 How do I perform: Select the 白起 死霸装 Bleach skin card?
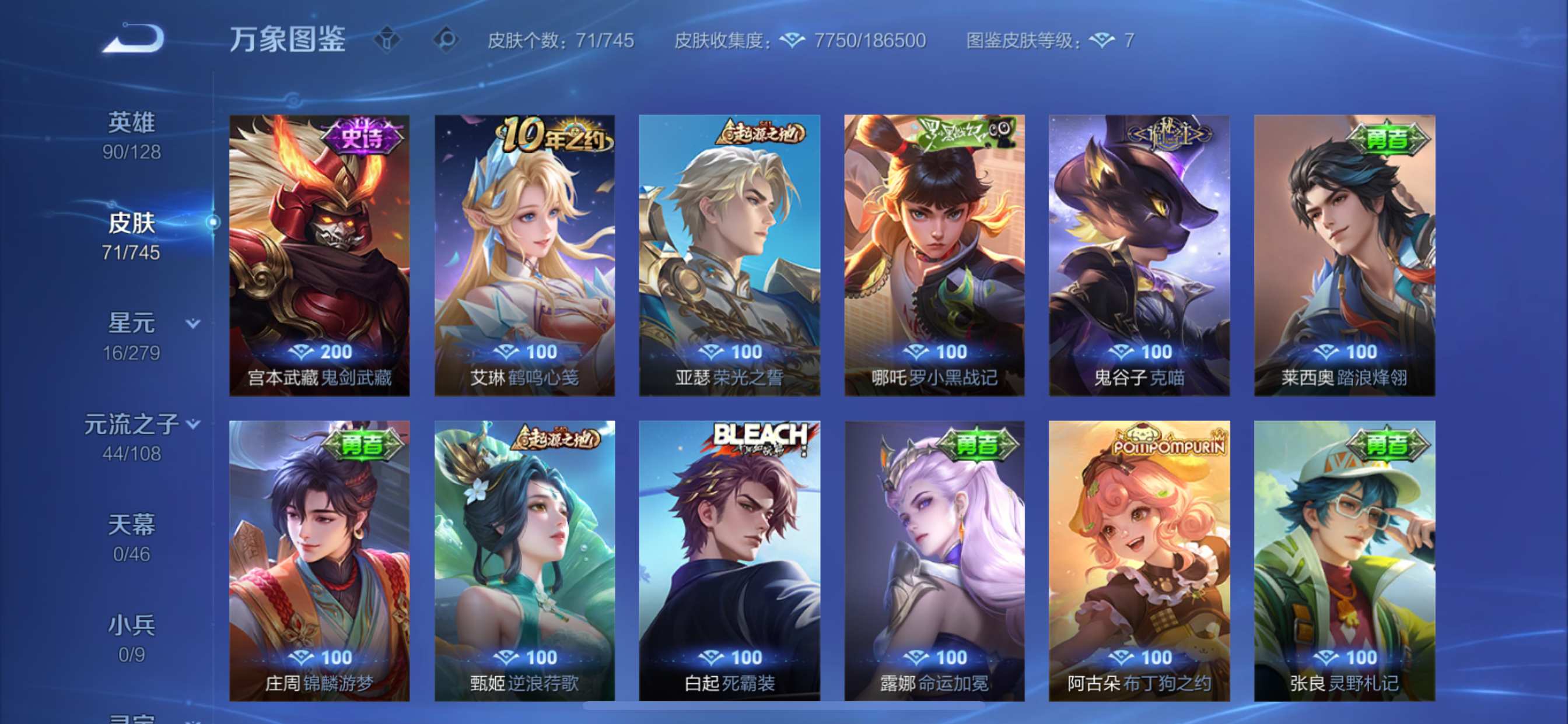coord(729,560)
